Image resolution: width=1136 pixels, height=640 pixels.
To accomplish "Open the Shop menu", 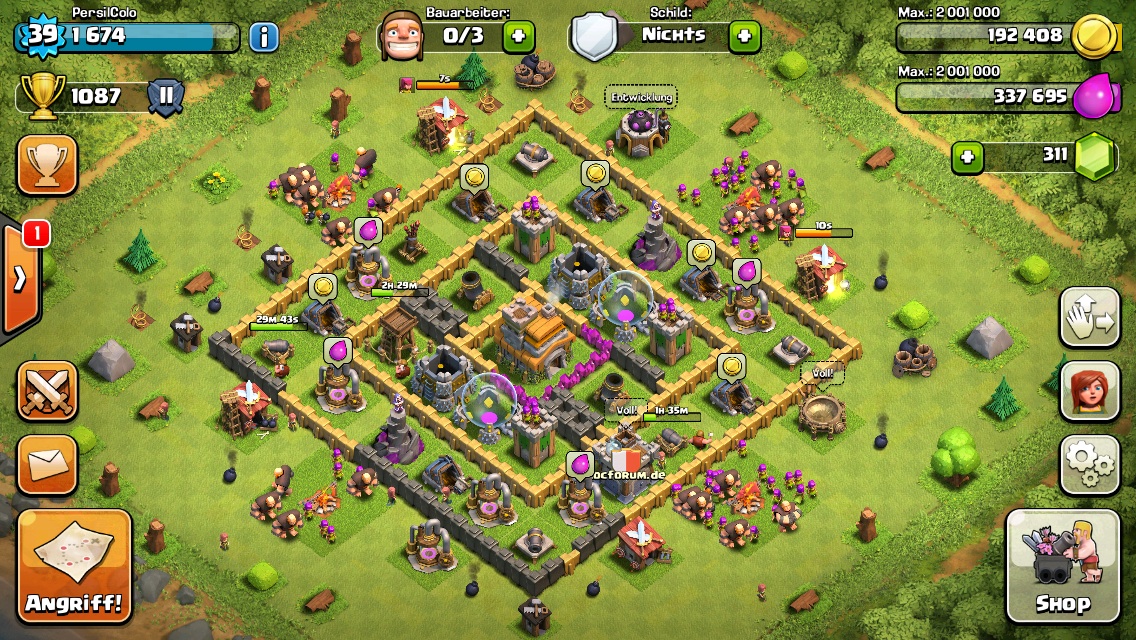I will coord(1062,565).
